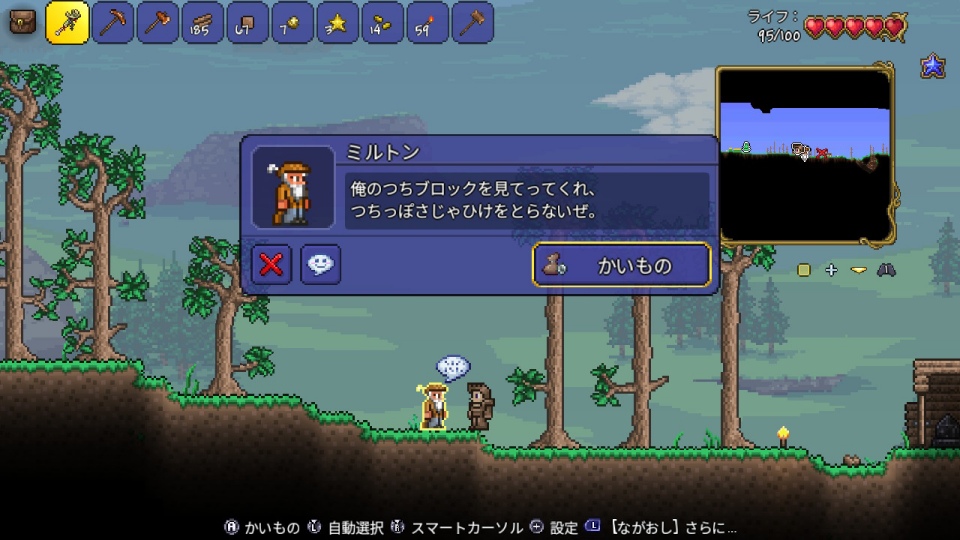Screen dimensions: 960x540
Task: Click the speech bubble happiness button
Action: [320, 264]
